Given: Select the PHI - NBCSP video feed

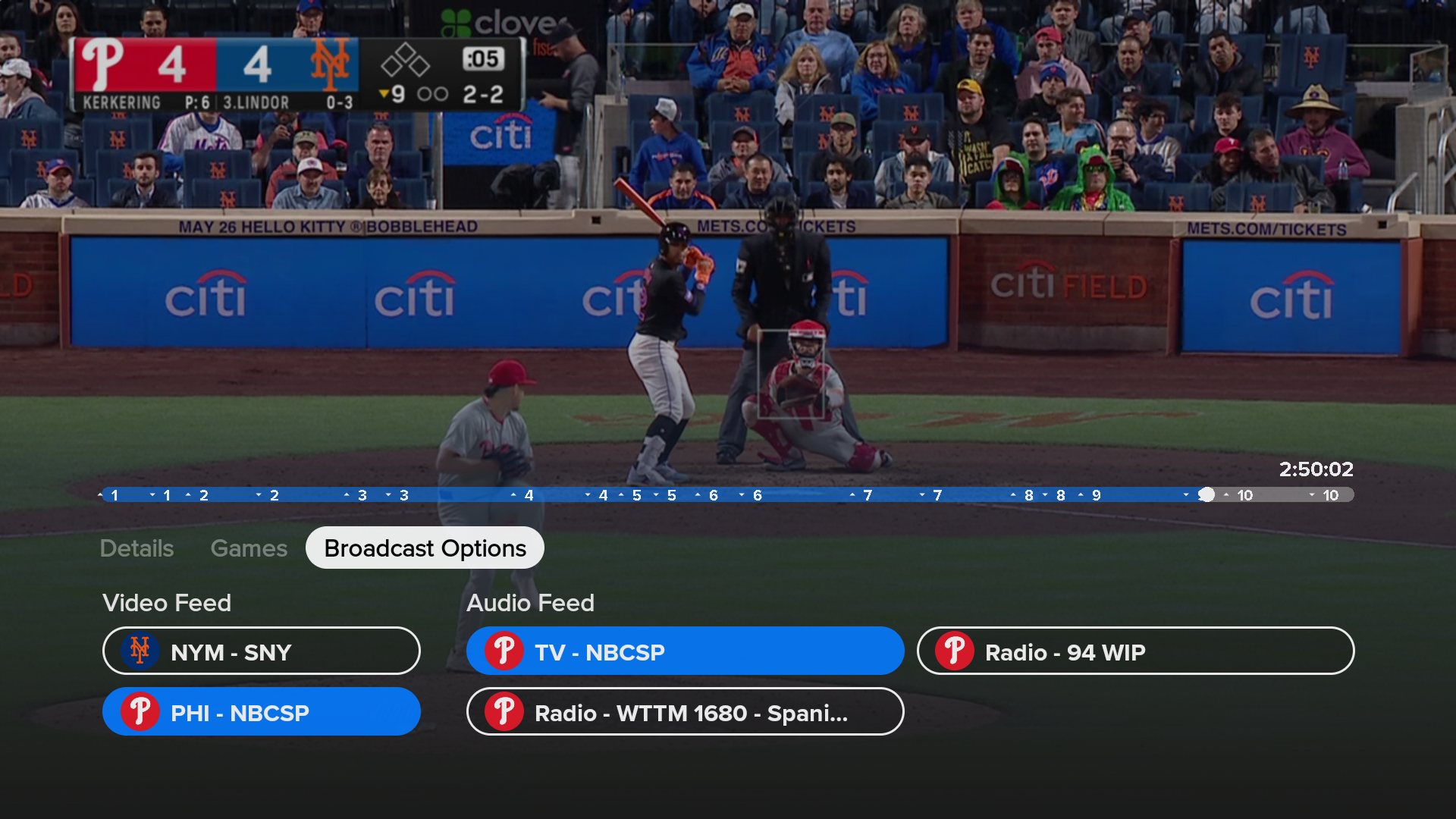Looking at the screenshot, I should click(262, 712).
